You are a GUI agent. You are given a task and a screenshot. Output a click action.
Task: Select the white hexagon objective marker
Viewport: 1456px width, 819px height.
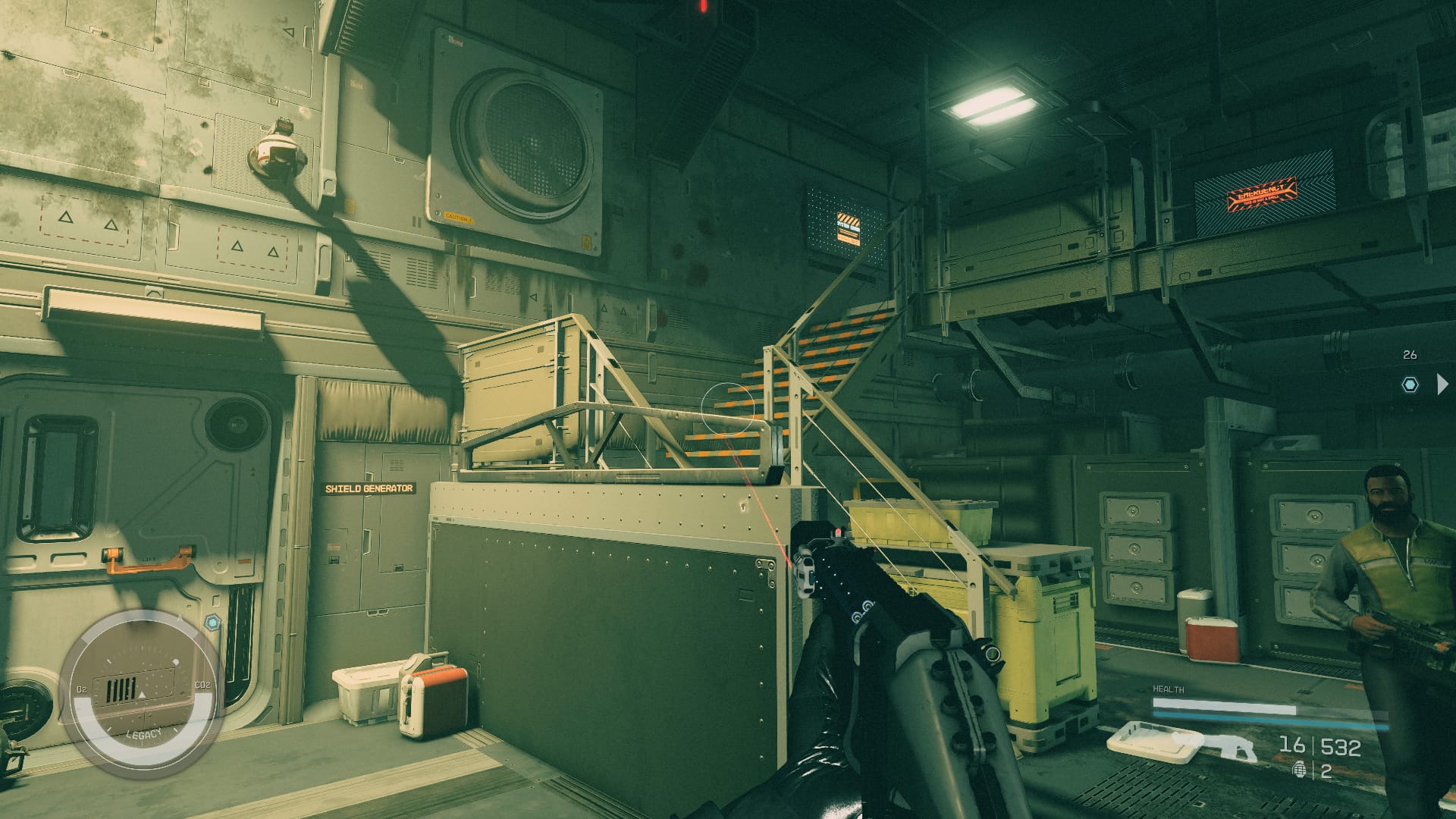(1410, 384)
